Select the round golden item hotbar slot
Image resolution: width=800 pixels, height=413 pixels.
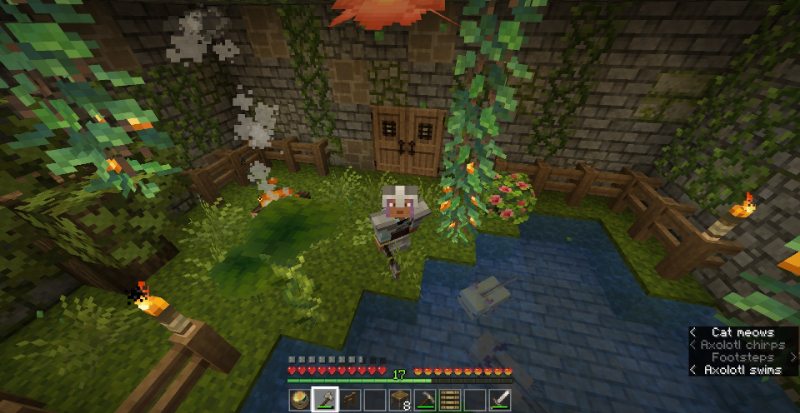click(x=298, y=400)
